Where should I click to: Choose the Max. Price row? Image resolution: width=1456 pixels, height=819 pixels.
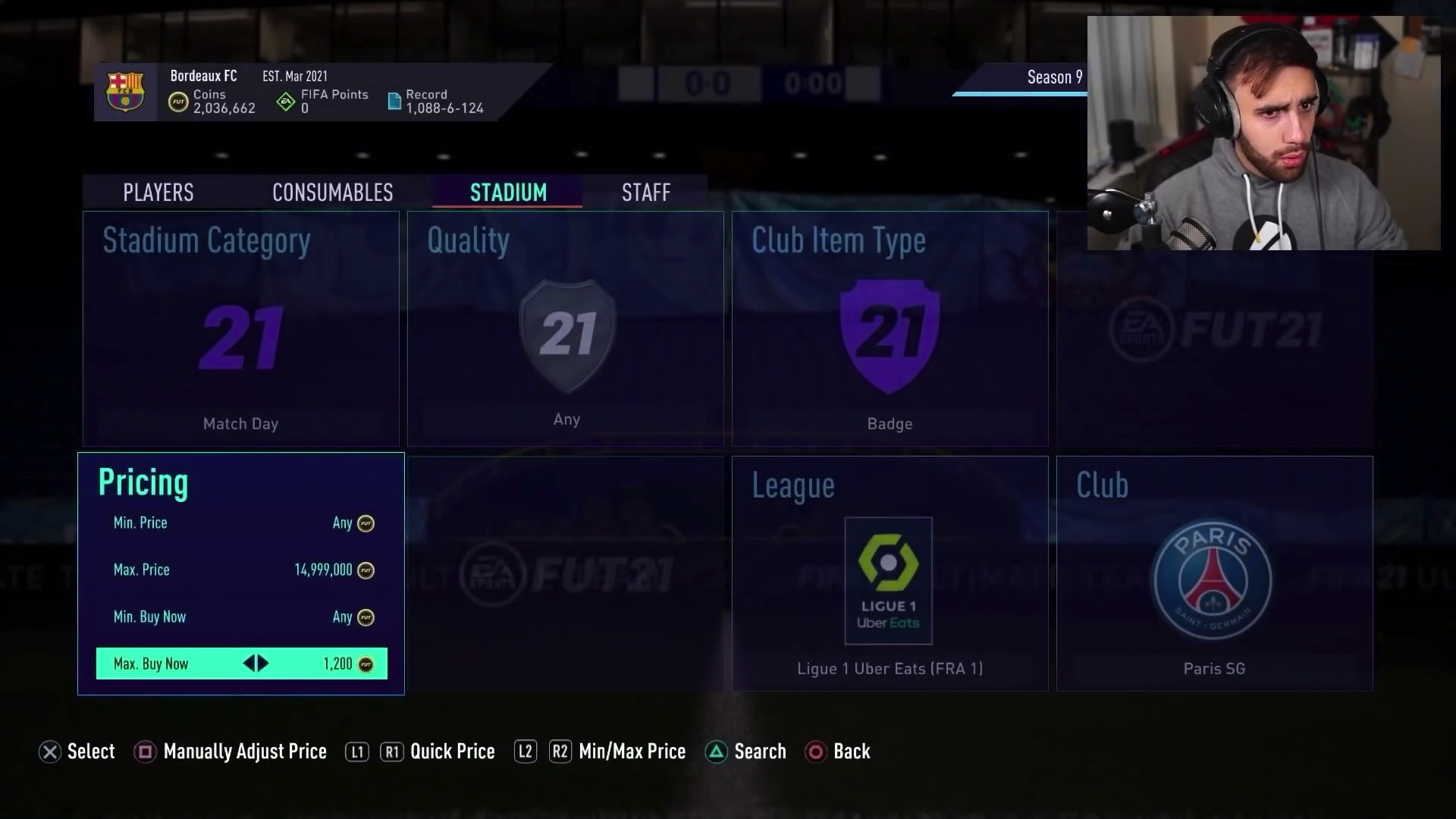[x=241, y=570]
